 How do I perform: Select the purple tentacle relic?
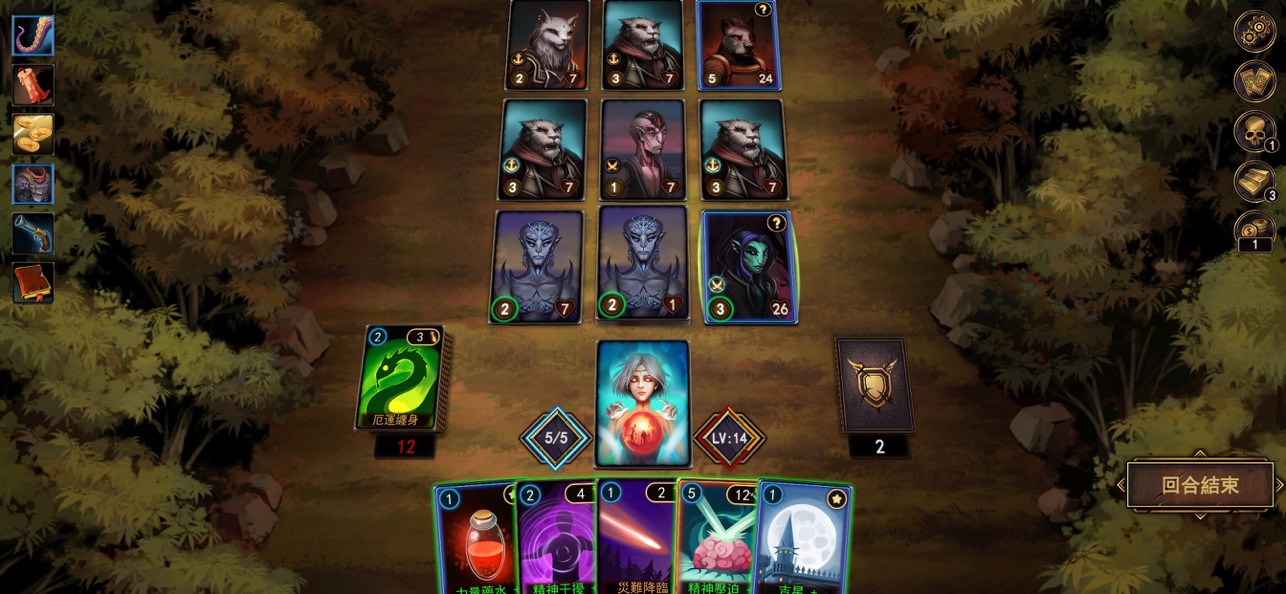click(33, 36)
